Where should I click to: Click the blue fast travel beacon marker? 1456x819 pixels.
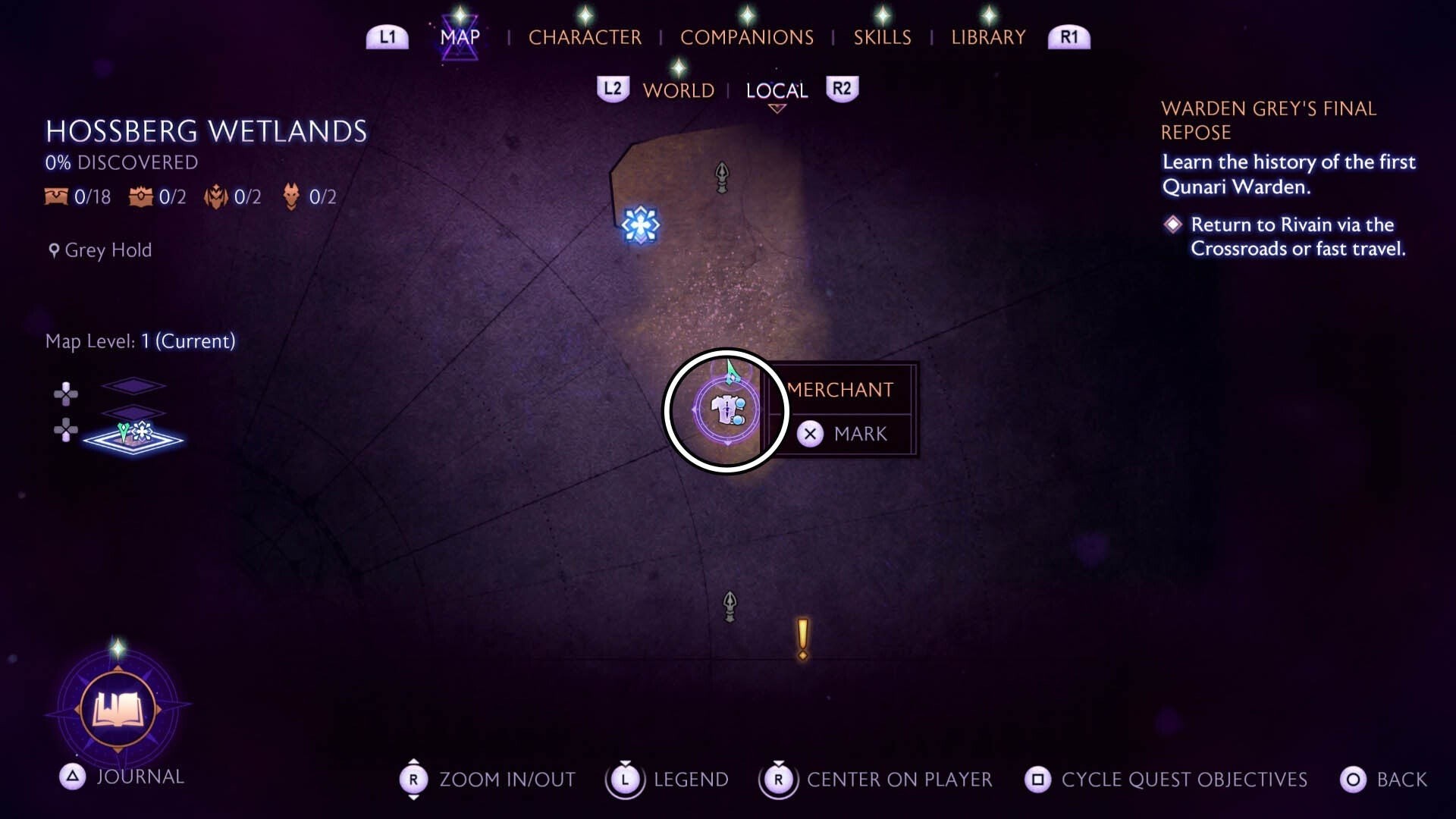point(640,225)
